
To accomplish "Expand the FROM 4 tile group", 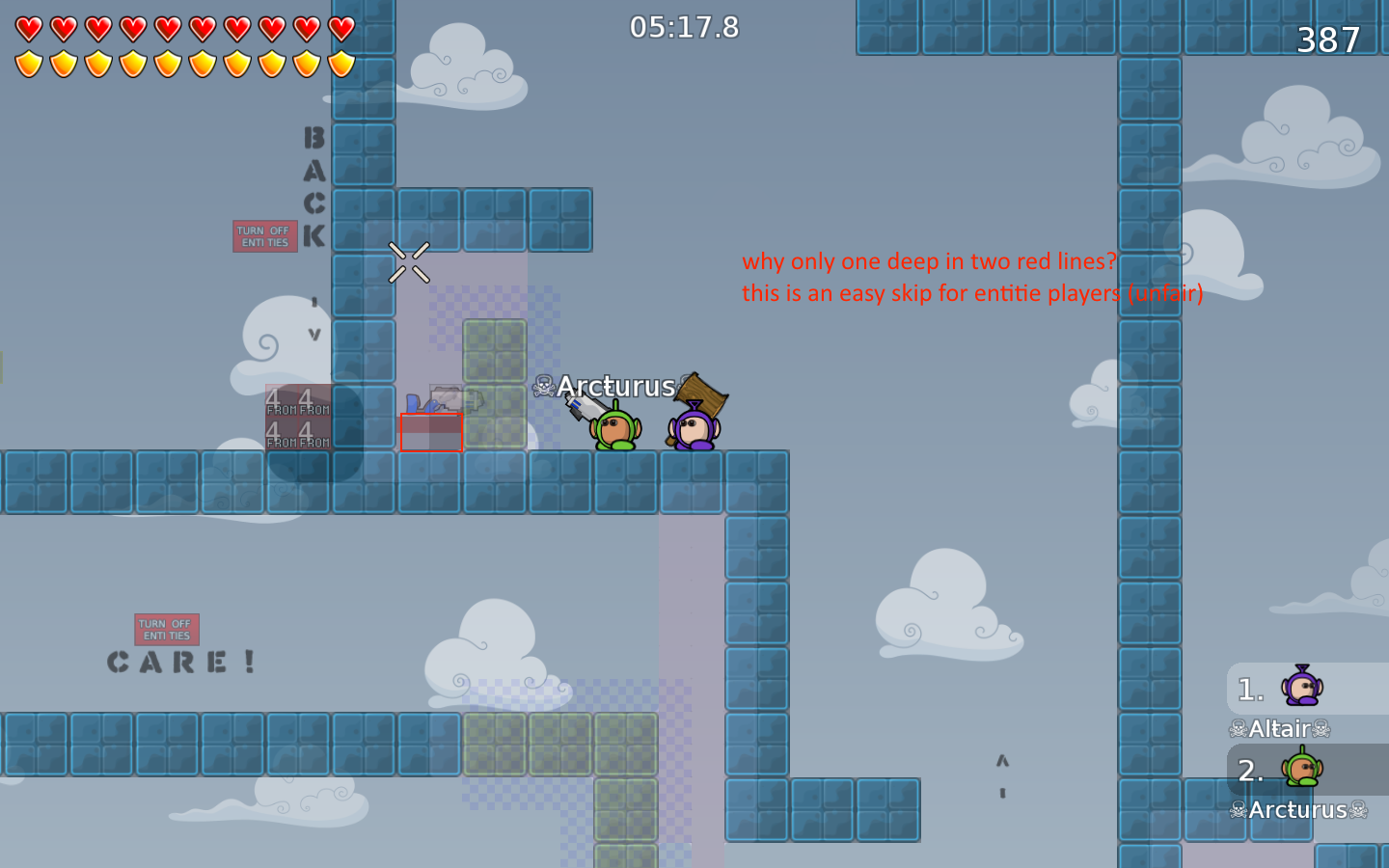I will tap(296, 417).
